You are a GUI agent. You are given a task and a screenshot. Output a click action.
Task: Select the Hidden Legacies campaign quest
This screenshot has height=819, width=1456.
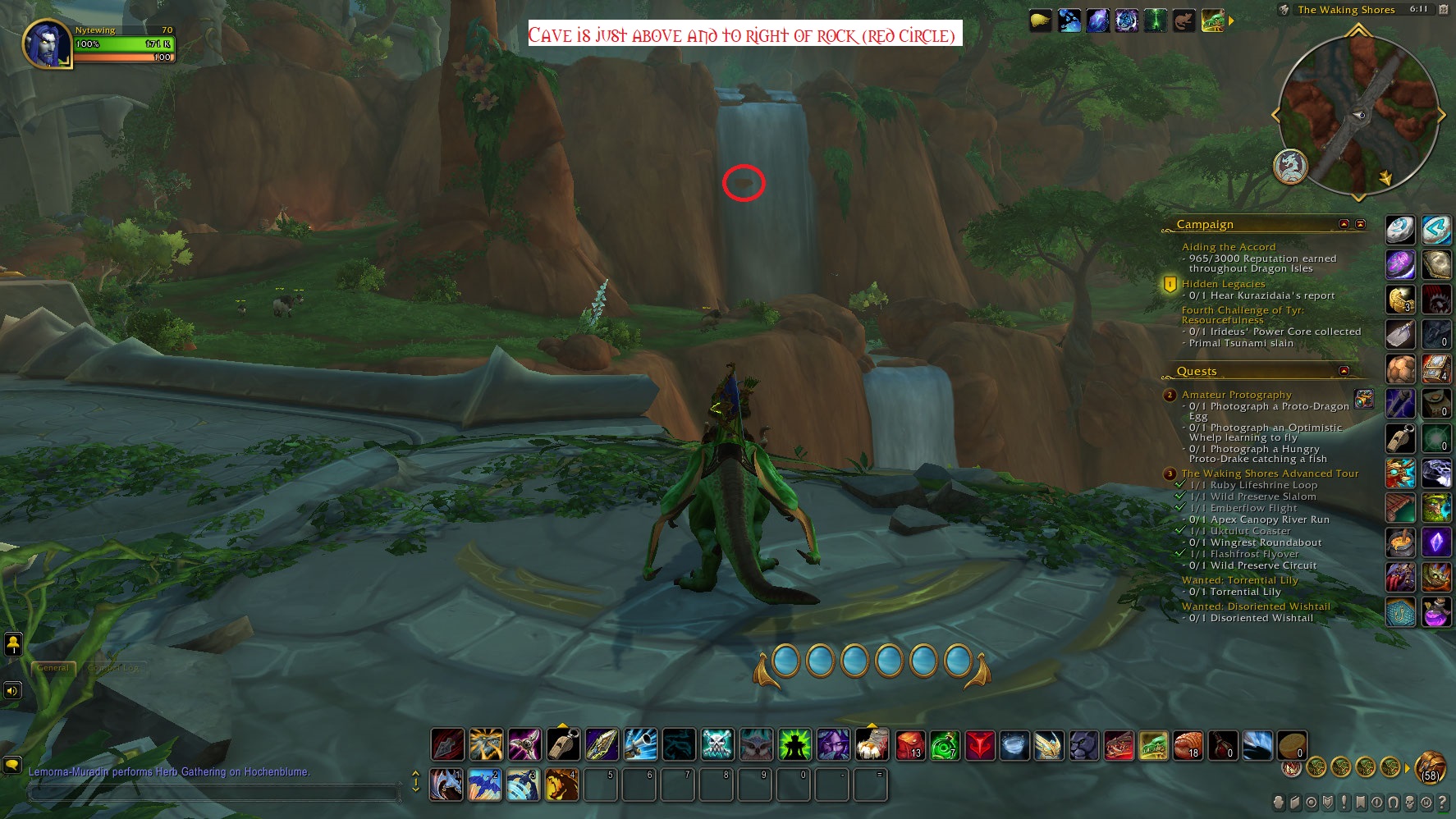(x=1223, y=284)
